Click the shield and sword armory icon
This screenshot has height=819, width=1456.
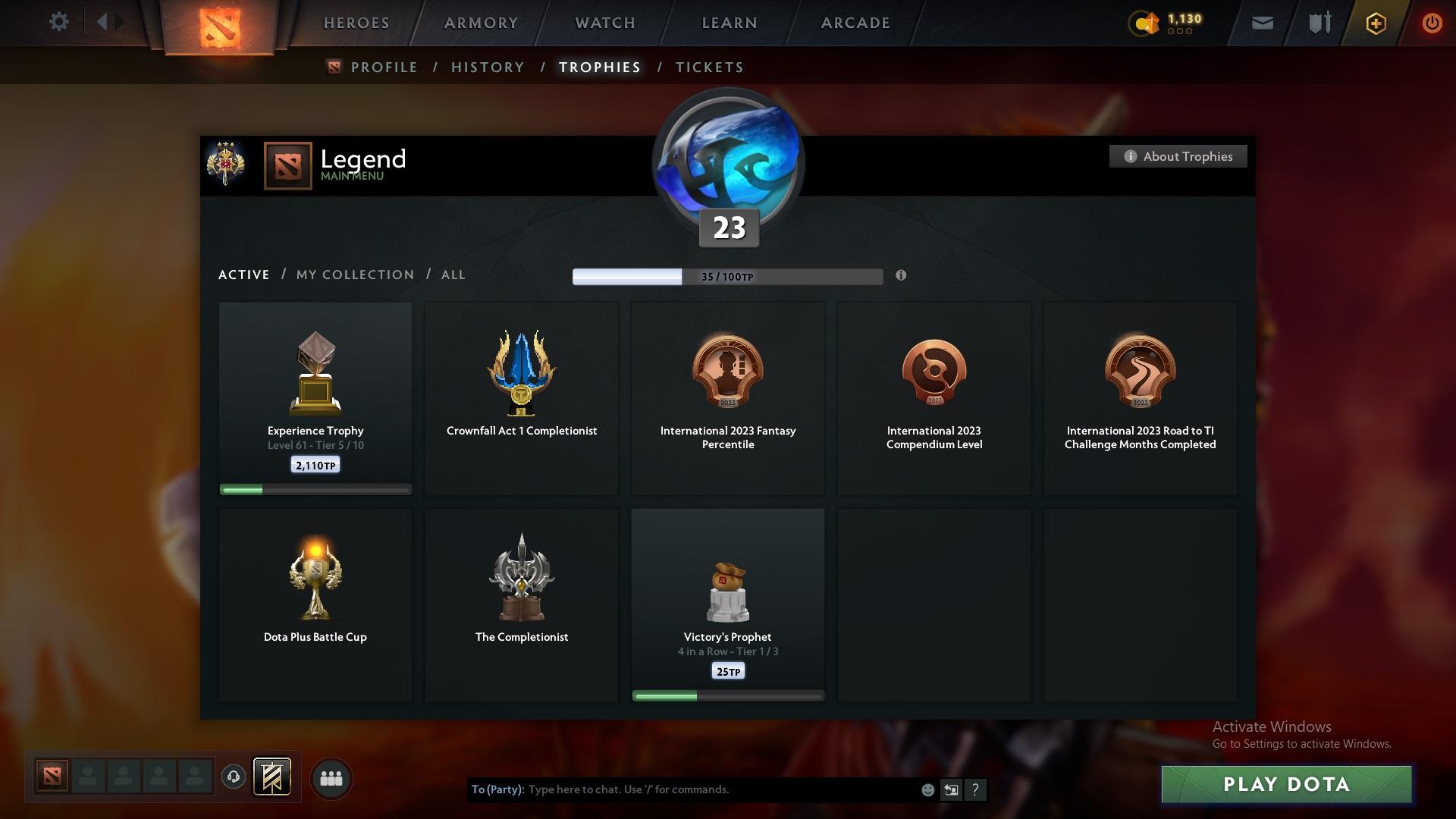(x=1318, y=22)
